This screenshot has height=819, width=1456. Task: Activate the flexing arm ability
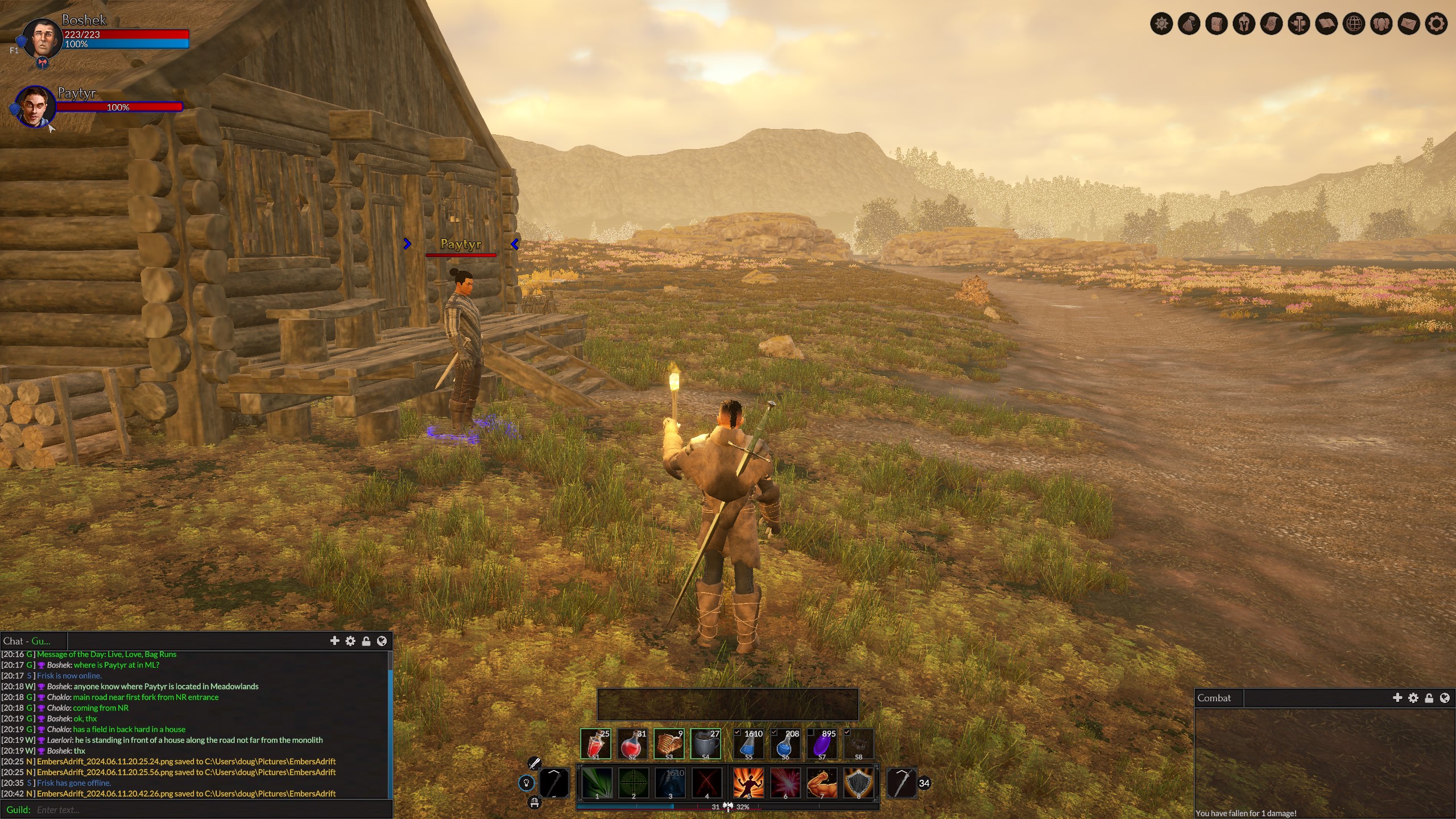tap(821, 783)
